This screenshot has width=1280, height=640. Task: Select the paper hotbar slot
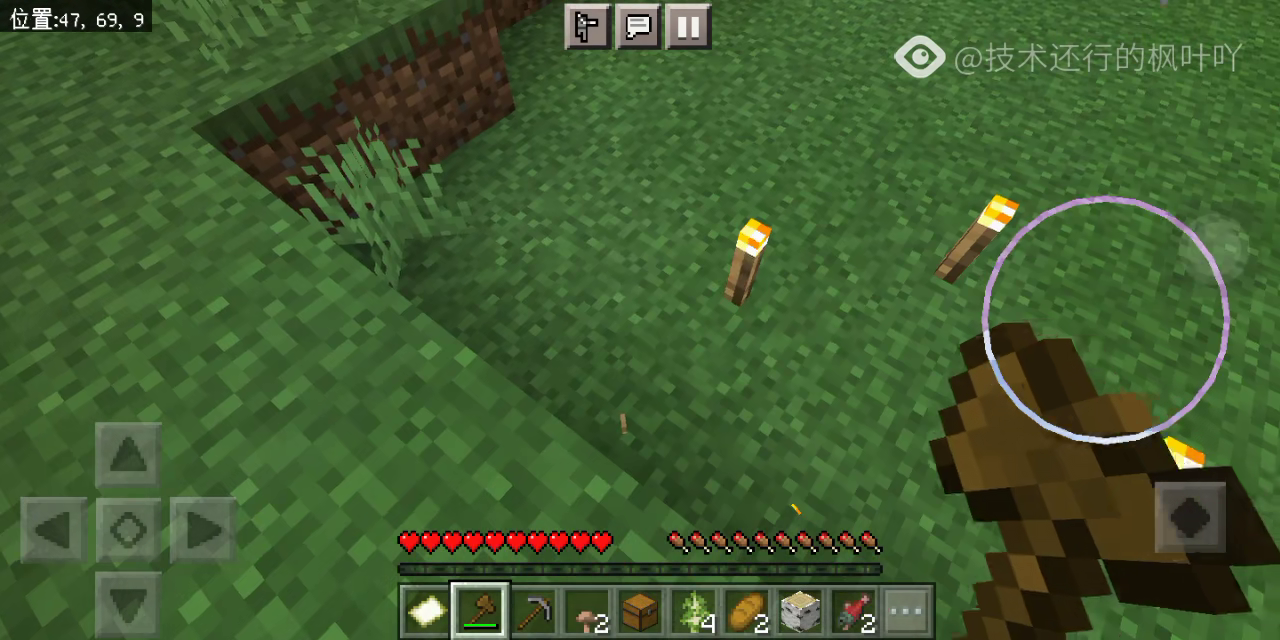tap(425, 610)
